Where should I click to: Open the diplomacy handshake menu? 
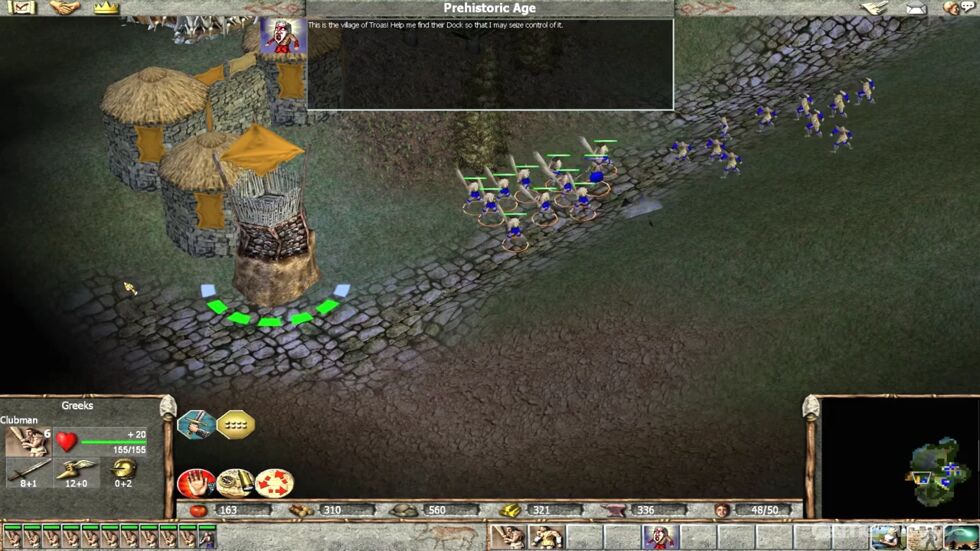(63, 8)
